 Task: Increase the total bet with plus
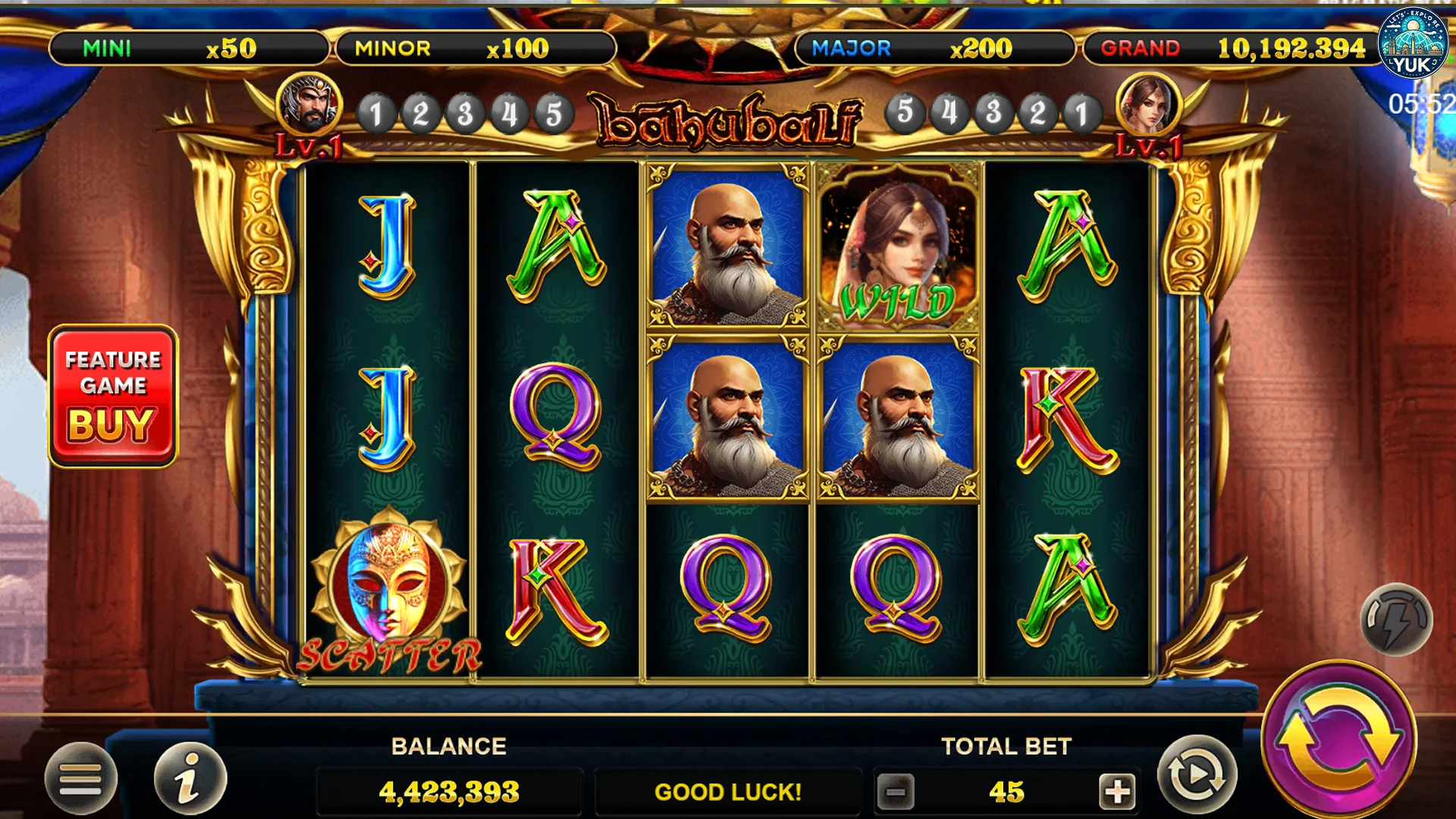tap(1116, 792)
